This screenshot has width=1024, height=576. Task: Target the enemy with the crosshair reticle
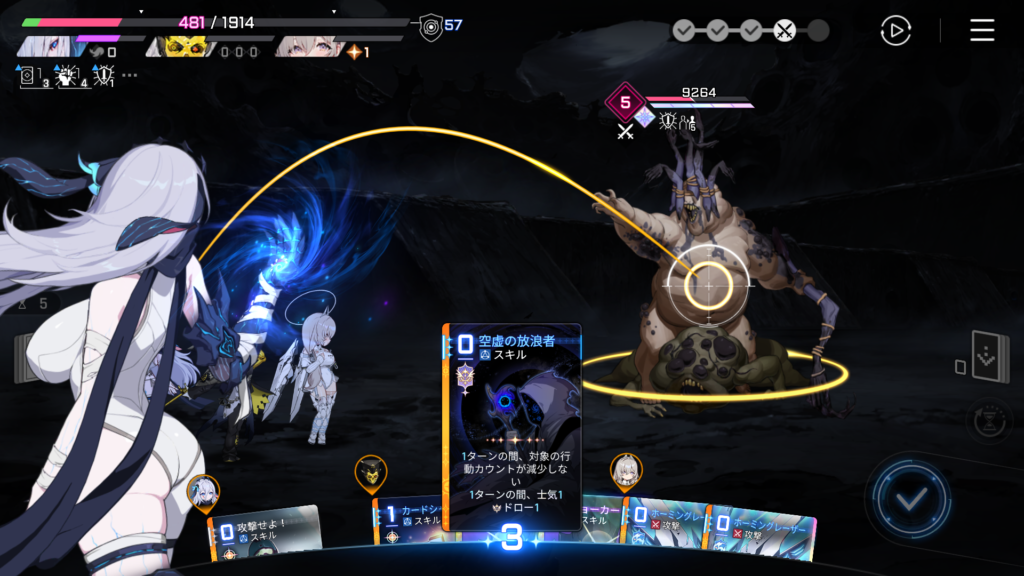(708, 284)
